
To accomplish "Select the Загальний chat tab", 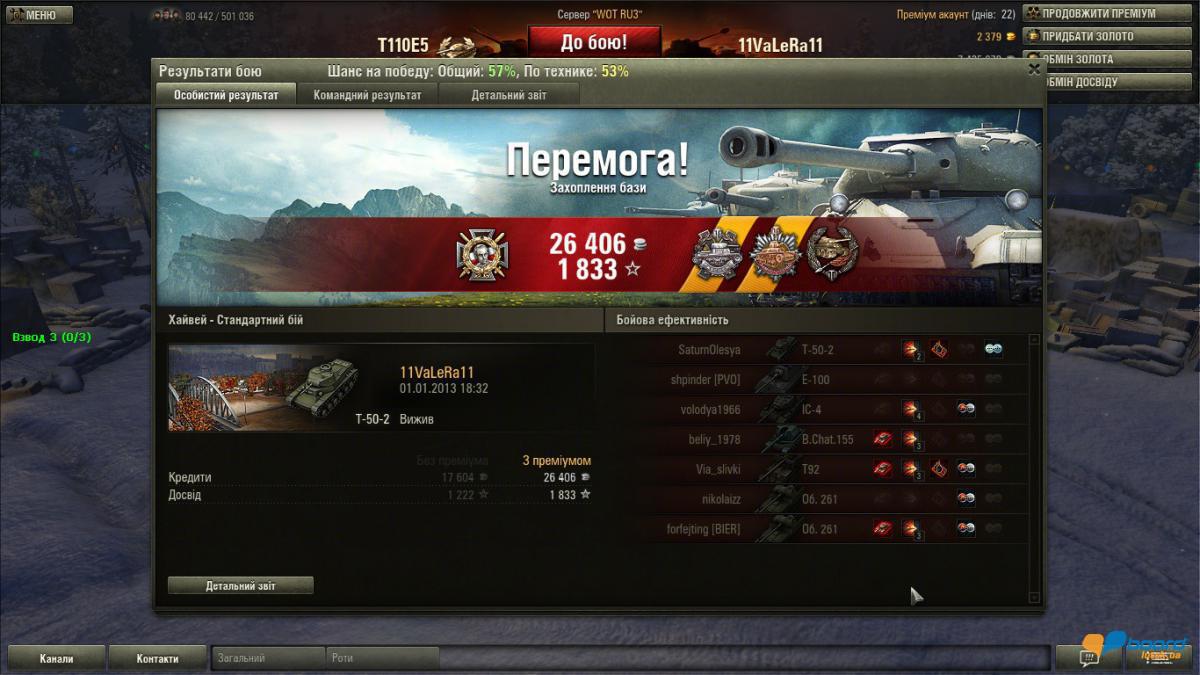I will click(268, 658).
